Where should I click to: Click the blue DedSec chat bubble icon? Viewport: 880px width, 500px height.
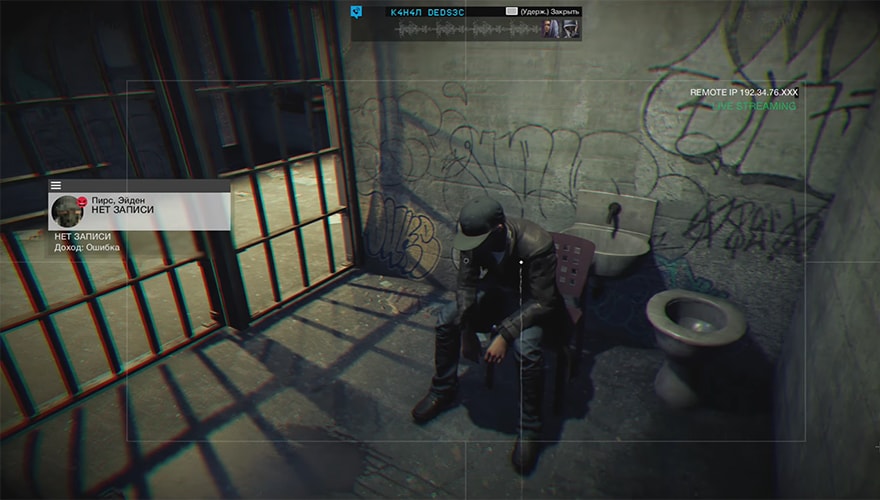point(355,13)
